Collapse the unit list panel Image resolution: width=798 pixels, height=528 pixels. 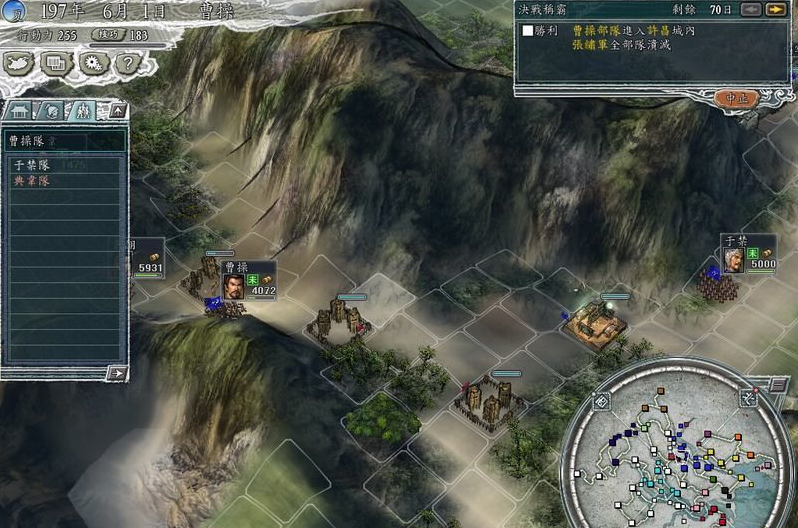117,109
